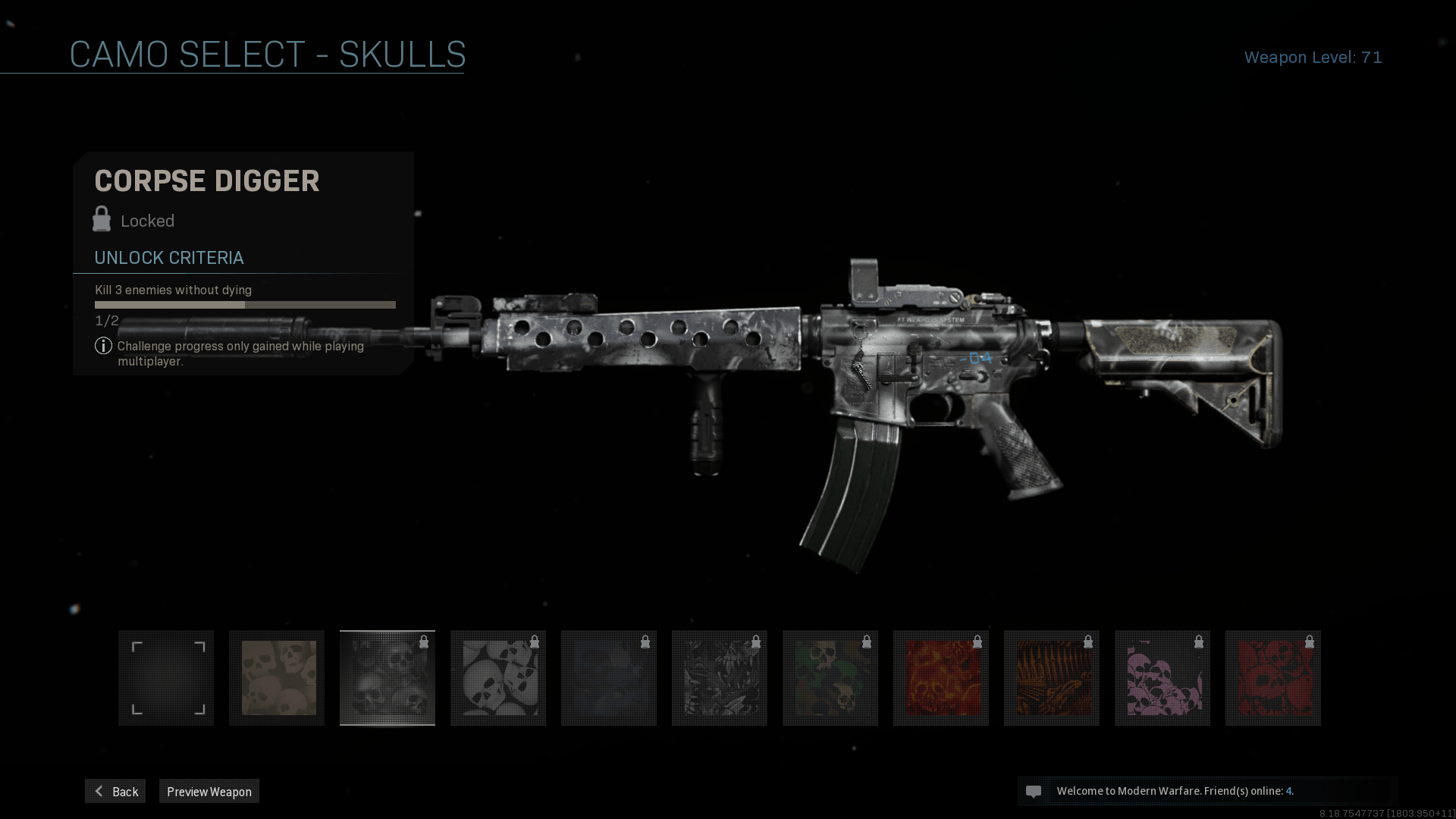Pick the large white skulls camo

pos(498,678)
